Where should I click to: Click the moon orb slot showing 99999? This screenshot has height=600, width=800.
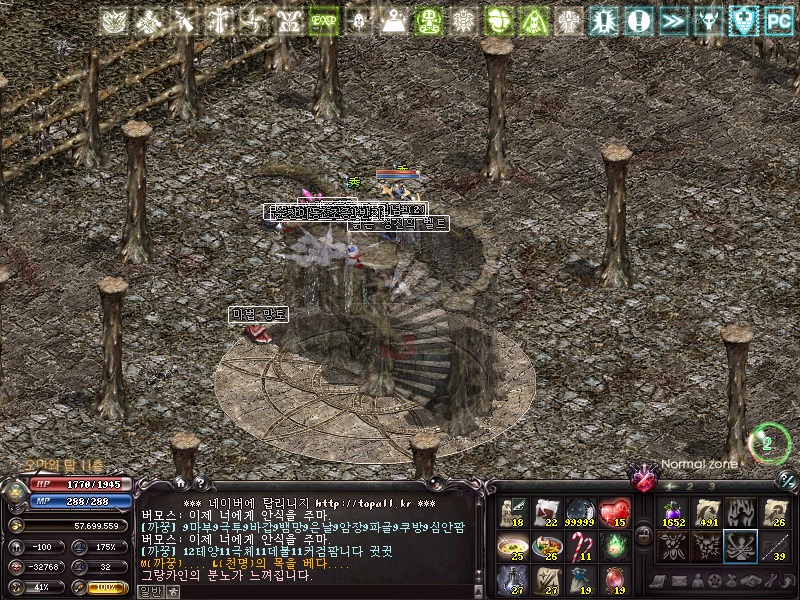[x=581, y=512]
